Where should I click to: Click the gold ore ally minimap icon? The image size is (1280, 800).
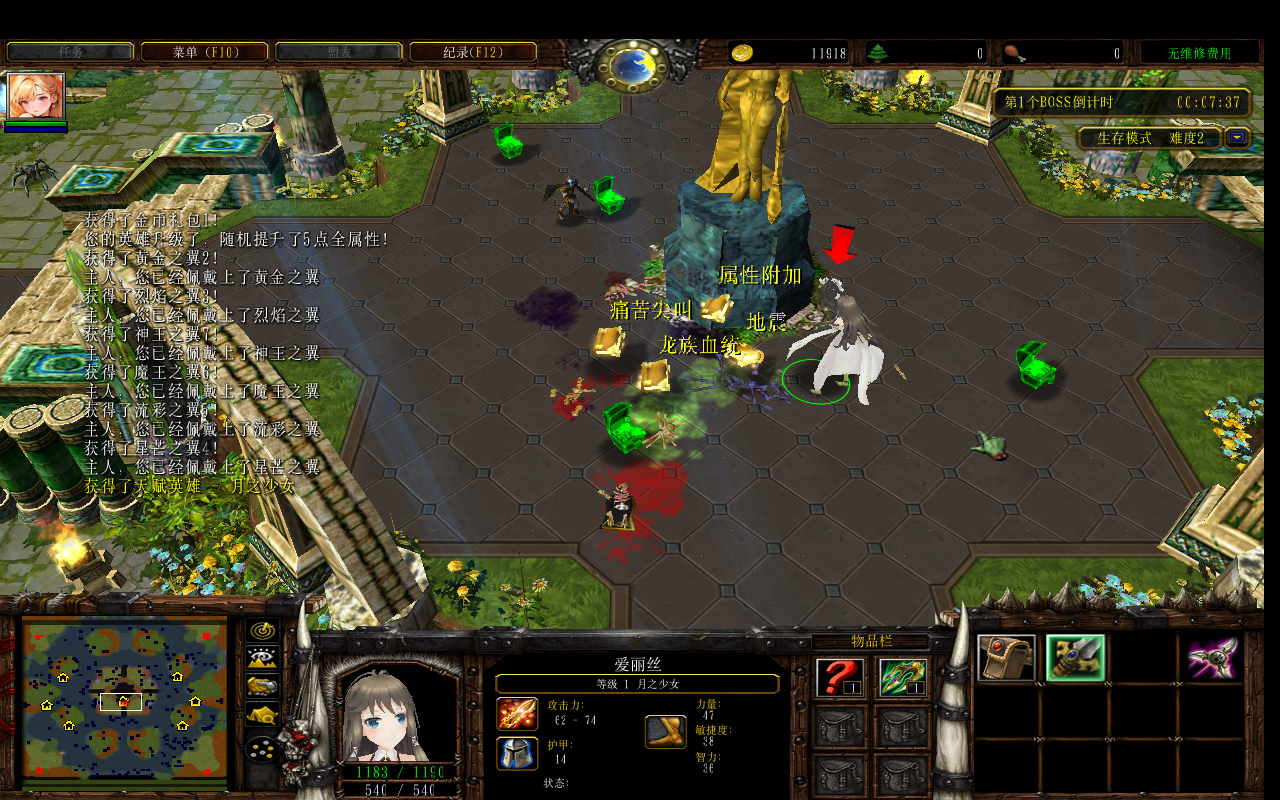pyautogui.click(x=262, y=687)
